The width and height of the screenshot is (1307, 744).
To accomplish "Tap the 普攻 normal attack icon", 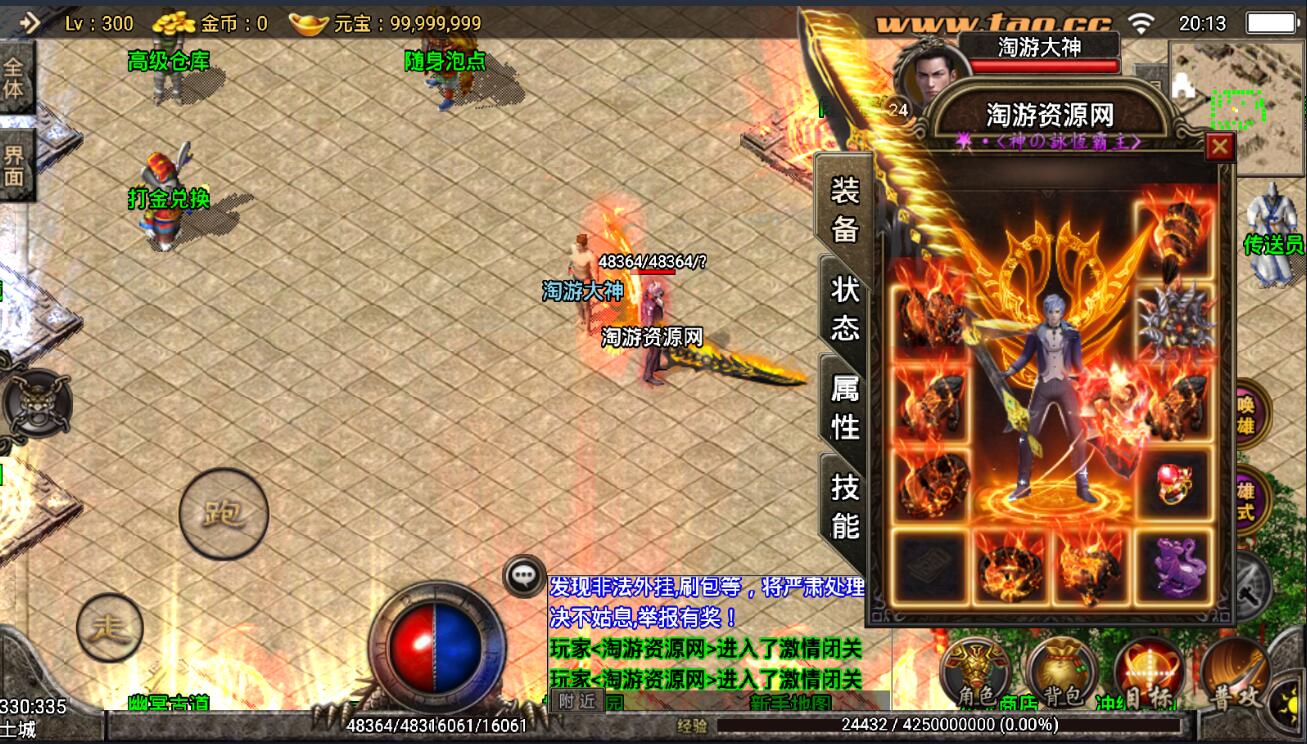I will (1236, 672).
